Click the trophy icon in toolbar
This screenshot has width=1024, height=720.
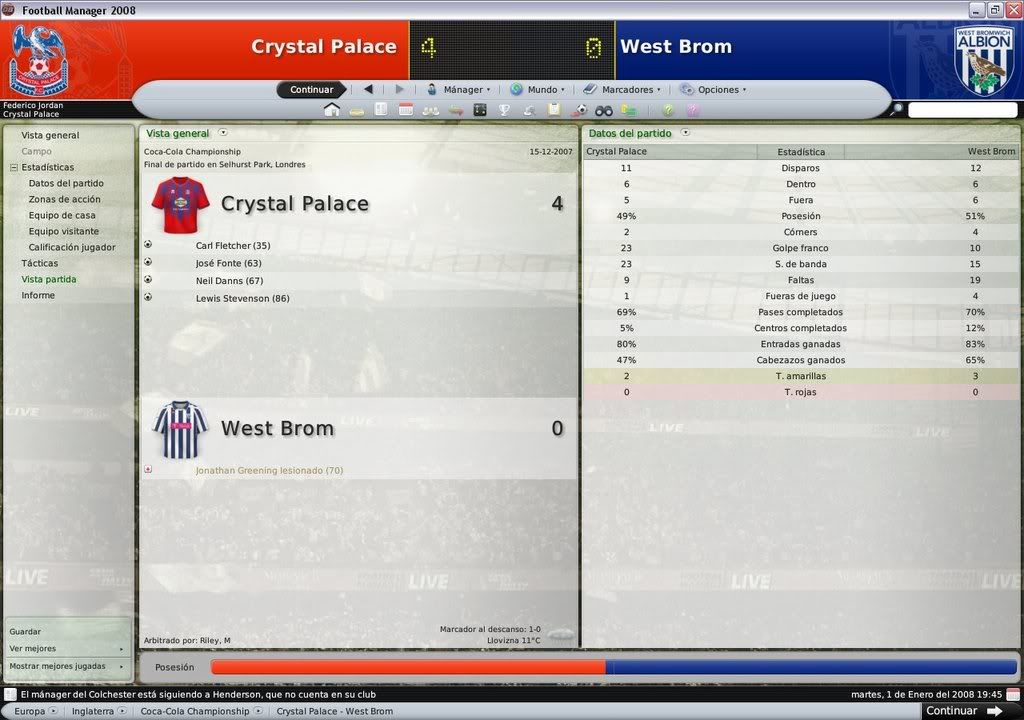pos(505,110)
